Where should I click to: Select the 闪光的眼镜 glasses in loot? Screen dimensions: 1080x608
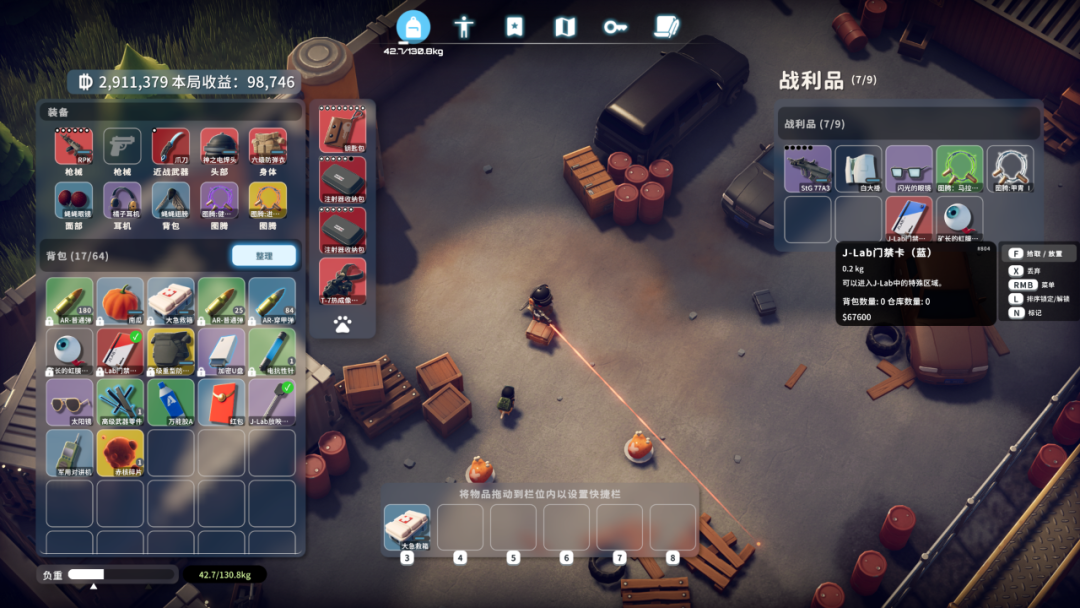pos(909,168)
